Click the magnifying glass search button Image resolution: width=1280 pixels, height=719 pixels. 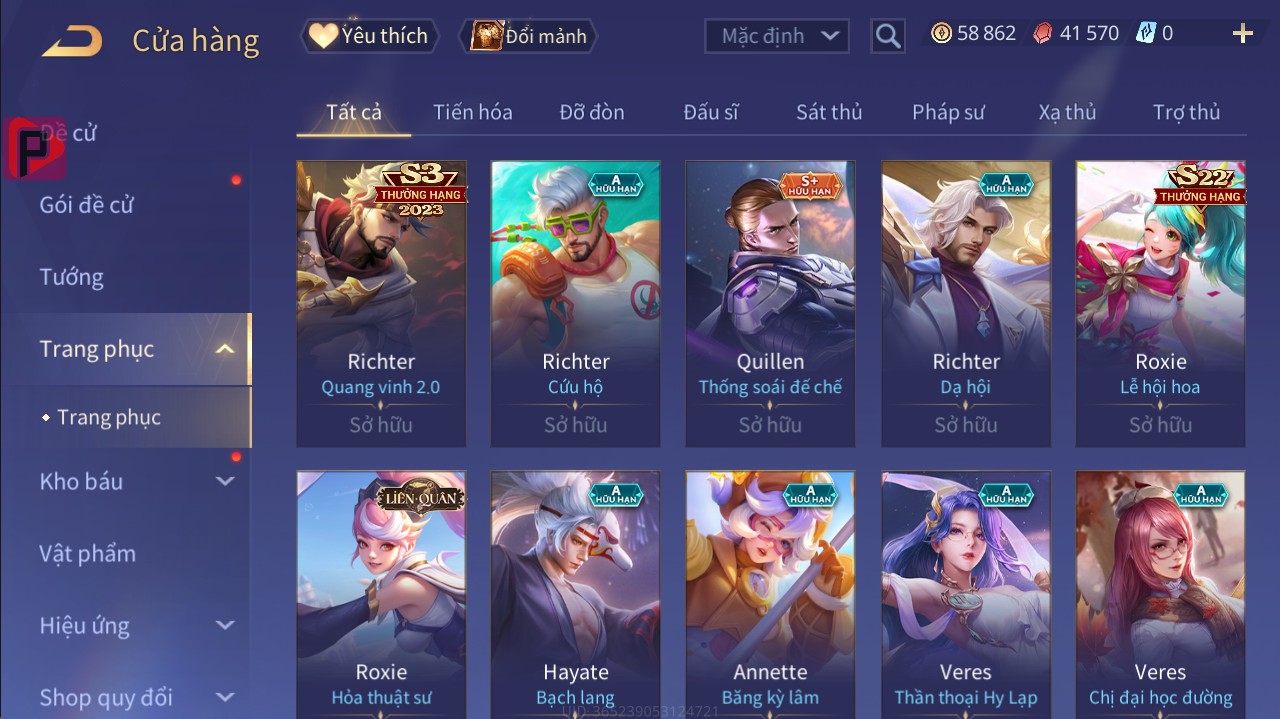[887, 36]
